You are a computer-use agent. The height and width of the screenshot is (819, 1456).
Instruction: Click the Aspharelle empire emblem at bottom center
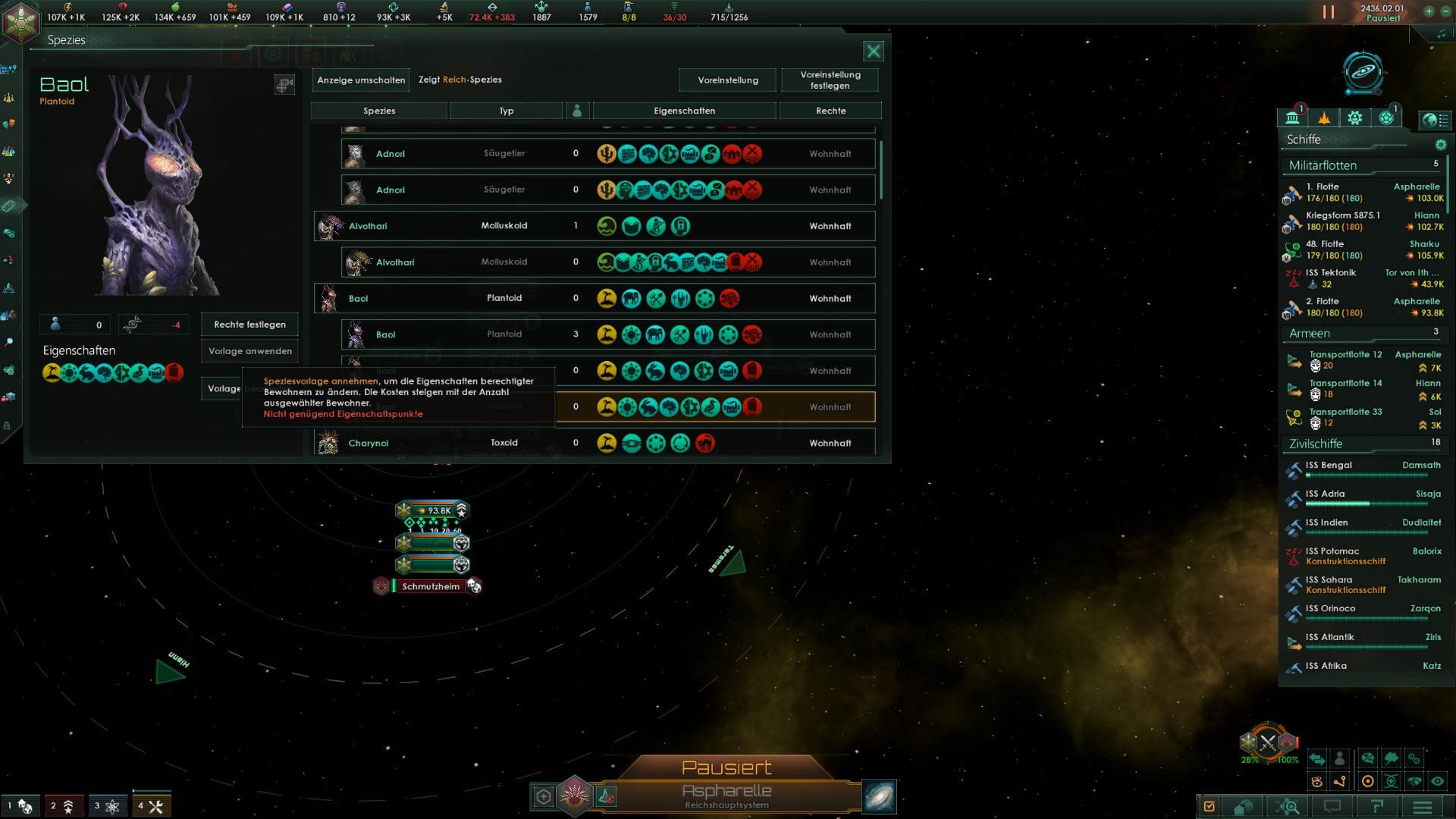tap(575, 794)
